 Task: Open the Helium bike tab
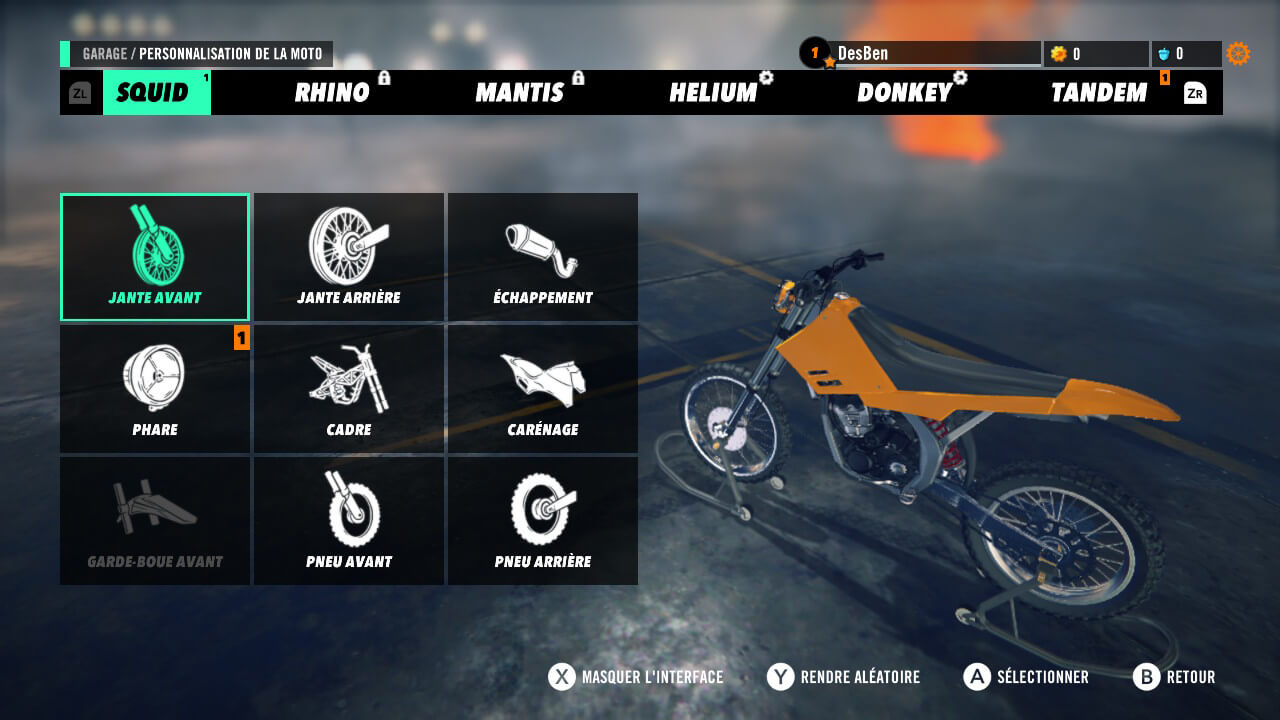(x=713, y=93)
